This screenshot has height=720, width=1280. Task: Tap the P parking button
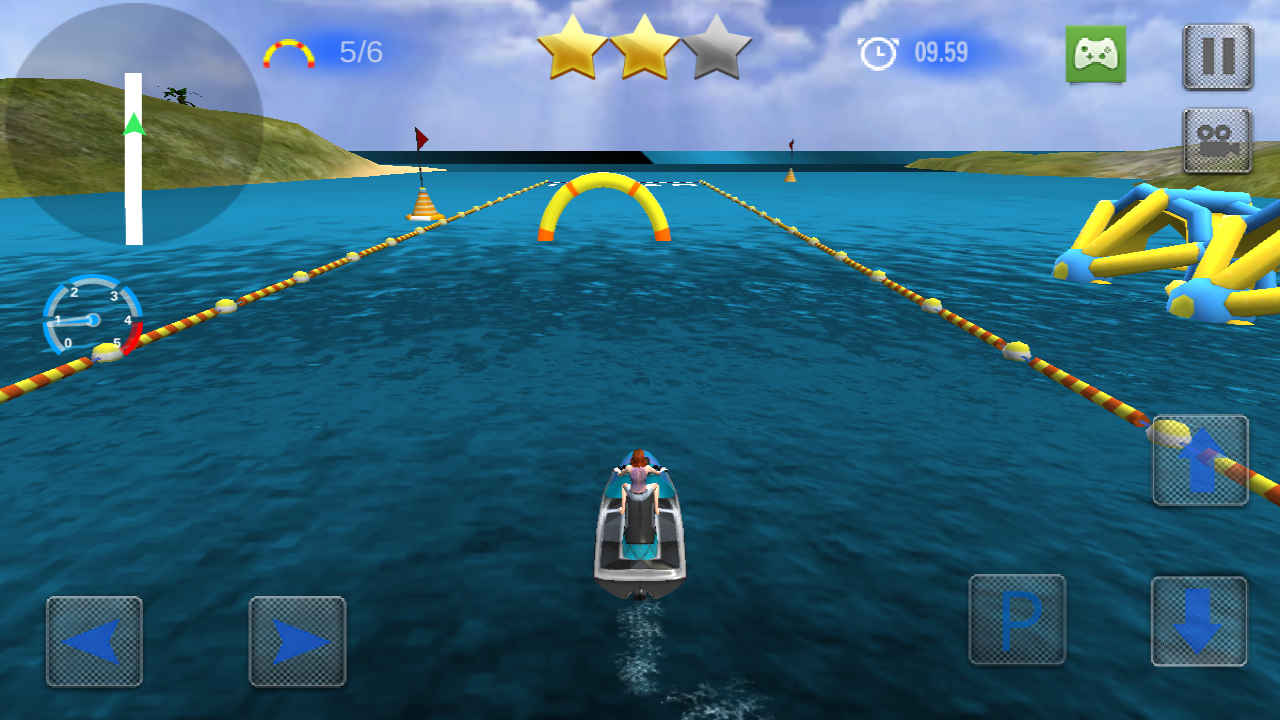click(1017, 619)
